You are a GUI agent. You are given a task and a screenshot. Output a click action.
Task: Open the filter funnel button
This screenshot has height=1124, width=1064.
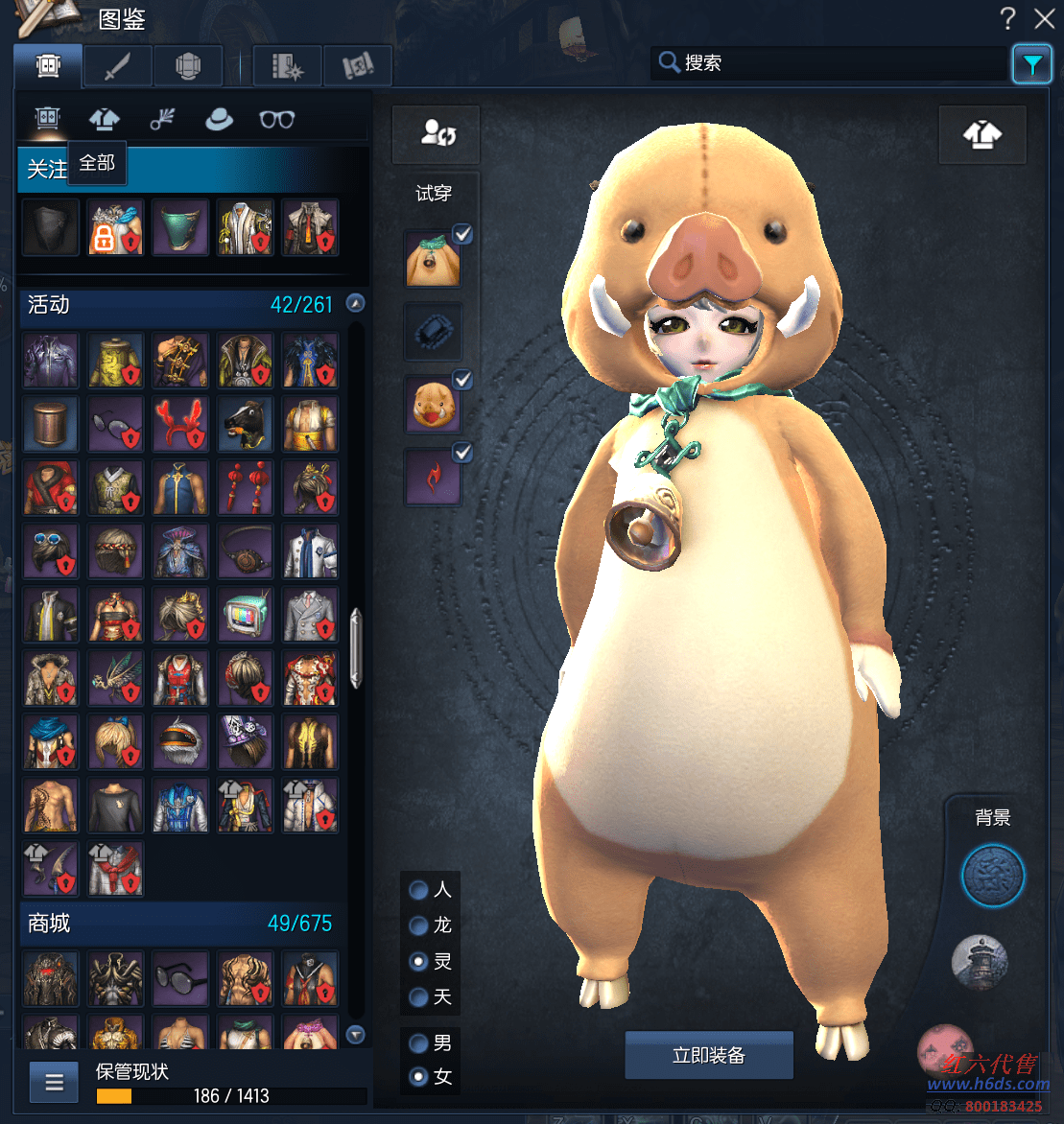tap(1031, 64)
